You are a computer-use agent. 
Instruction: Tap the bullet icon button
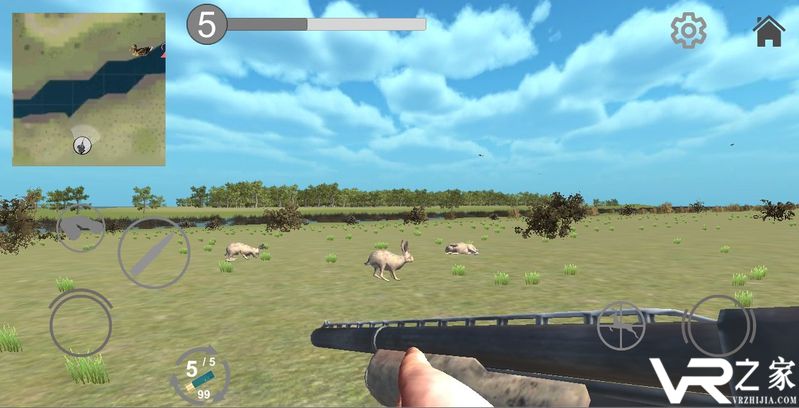154,253
